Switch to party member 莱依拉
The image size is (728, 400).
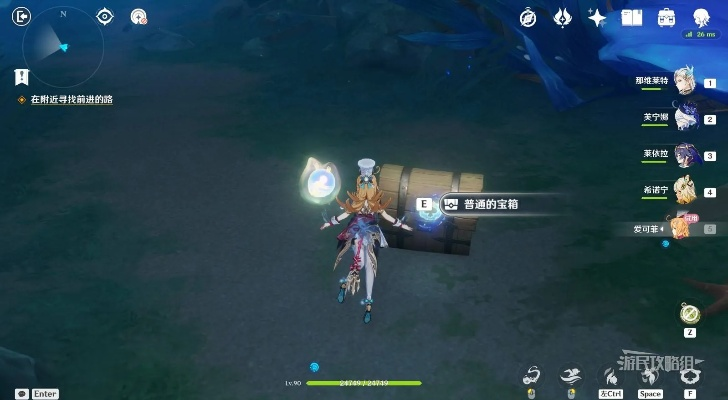tap(685, 154)
